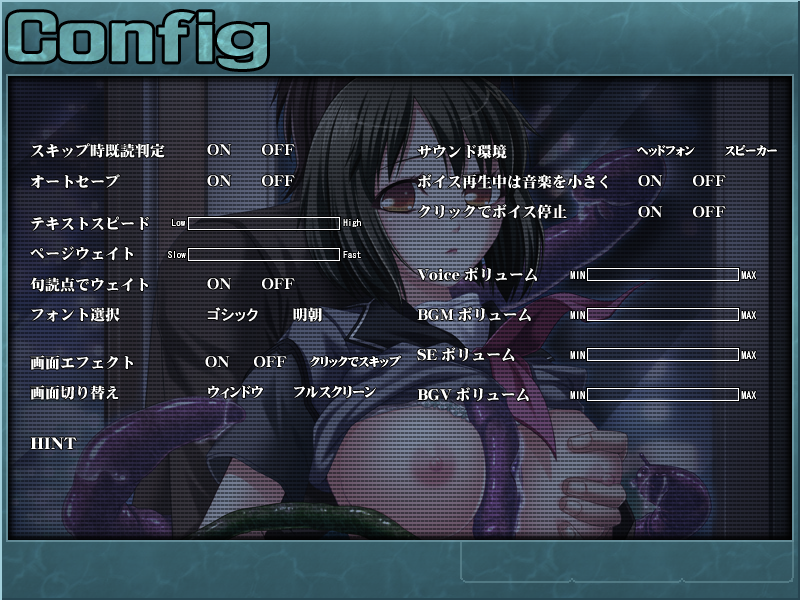Adjust the BGM ボリューム slider
This screenshot has height=600, width=800.
tap(663, 315)
